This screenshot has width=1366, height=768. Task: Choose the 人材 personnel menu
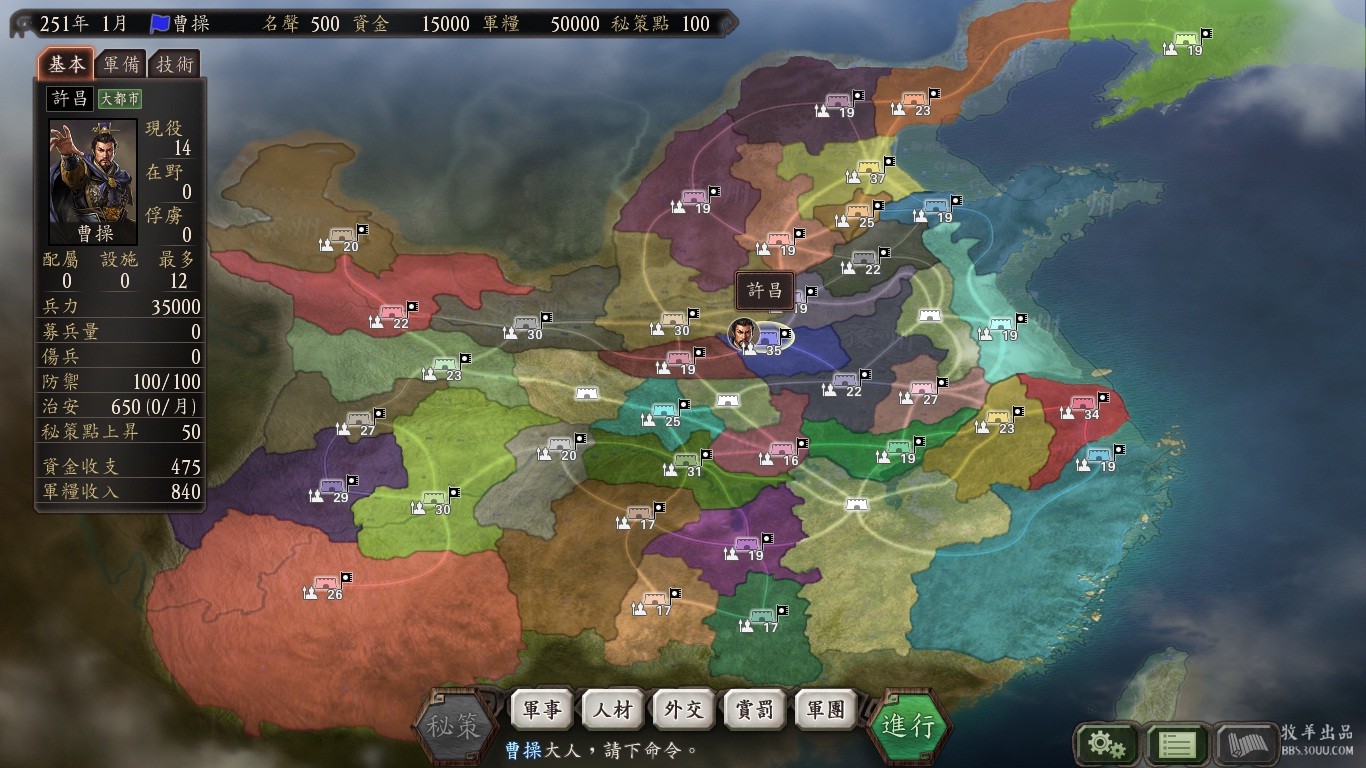click(x=613, y=710)
